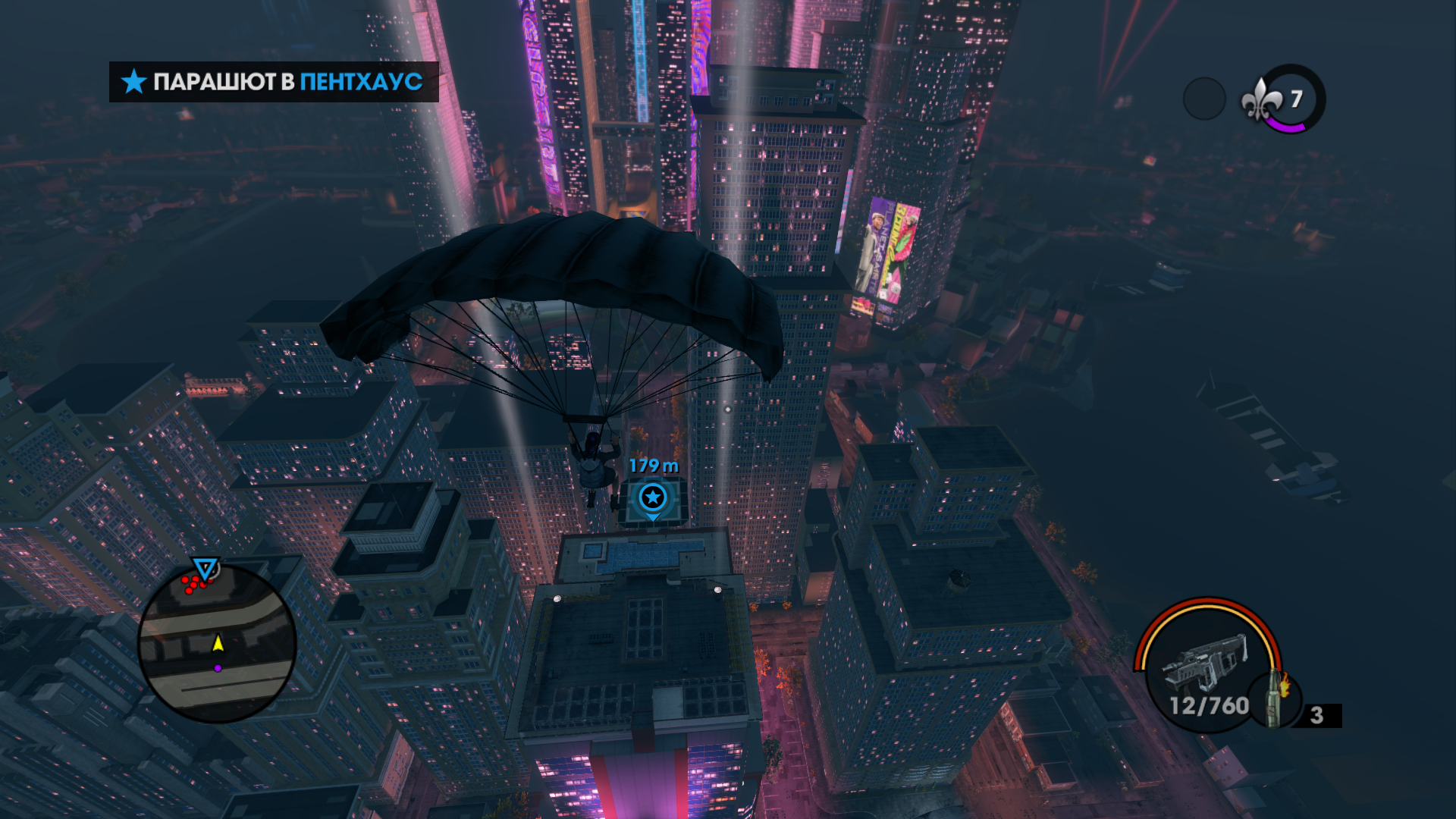Click the equipped rifle weapon icon

pos(1204,662)
